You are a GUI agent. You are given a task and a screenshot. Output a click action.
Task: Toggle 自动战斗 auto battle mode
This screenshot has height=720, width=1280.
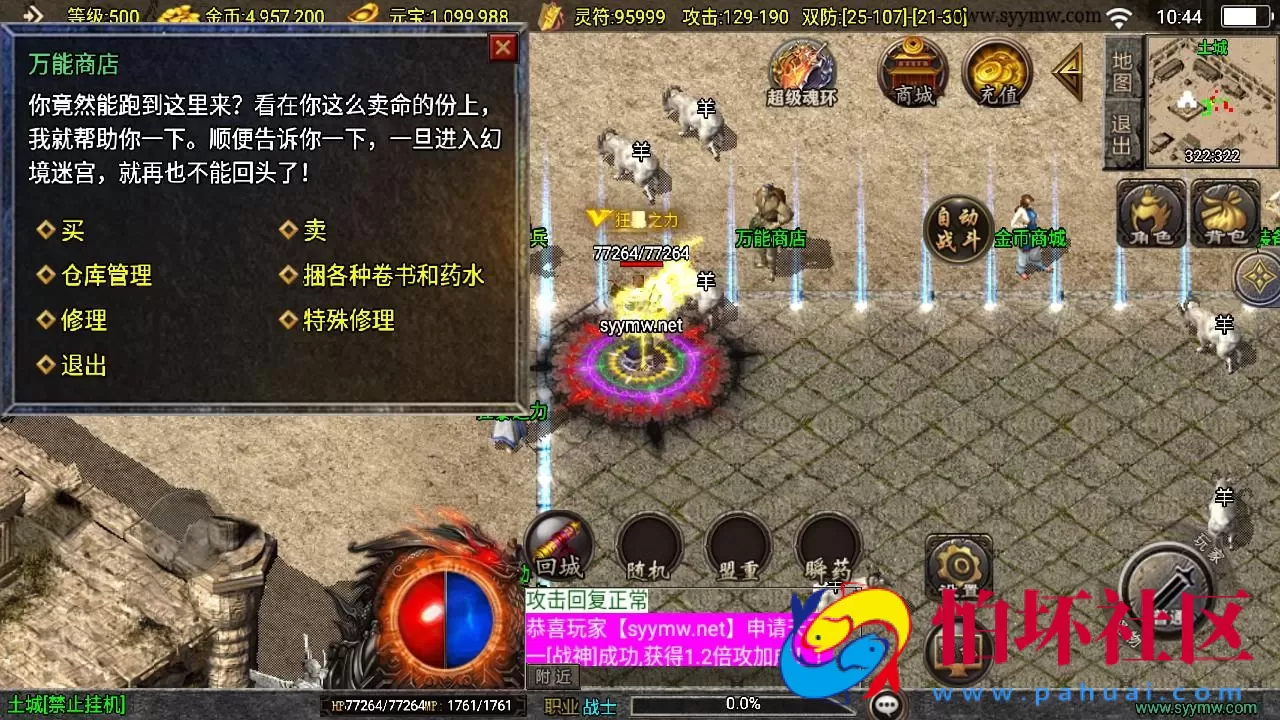point(957,228)
